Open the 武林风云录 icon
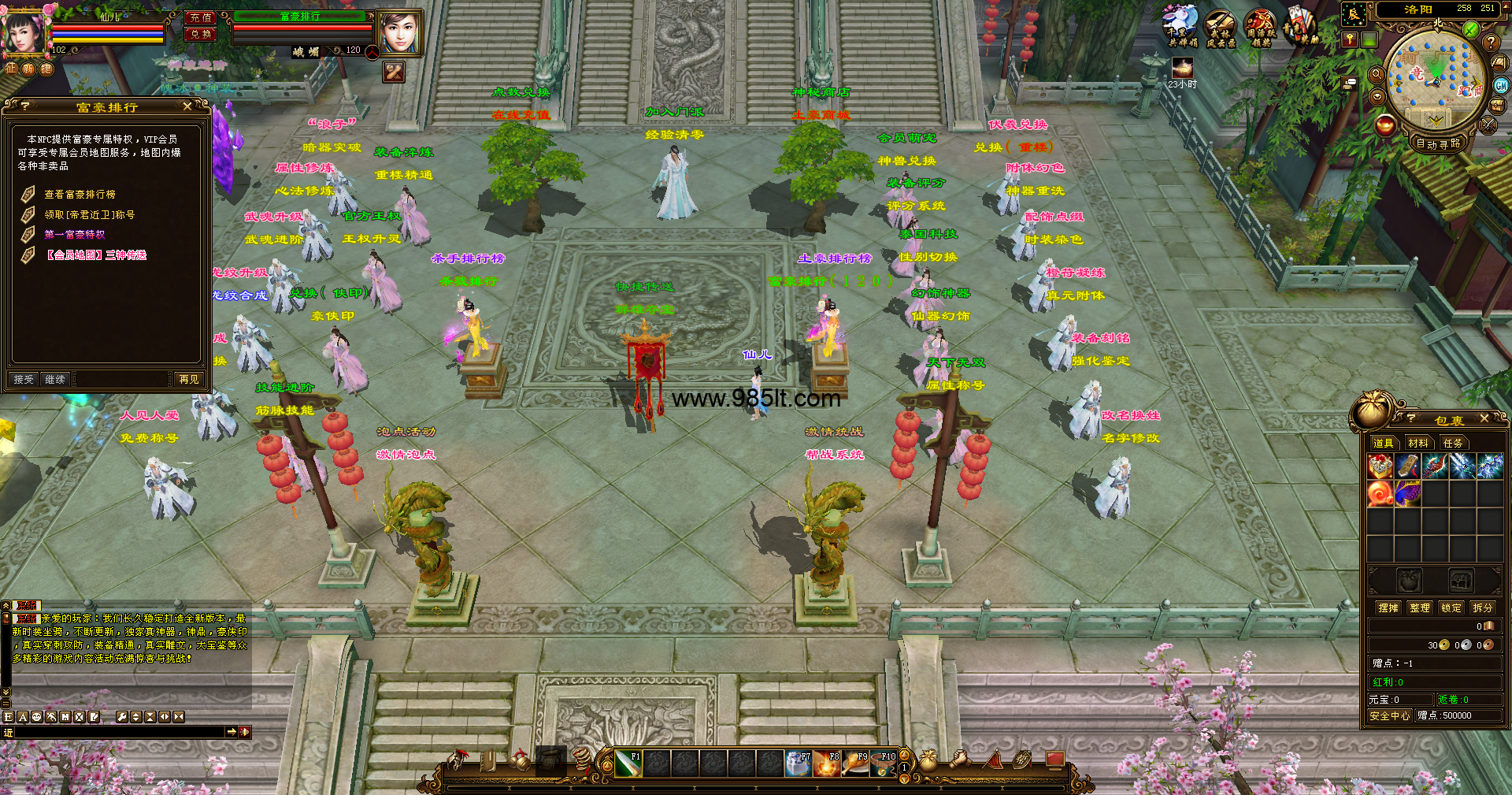Image resolution: width=1512 pixels, height=795 pixels. point(1221,29)
